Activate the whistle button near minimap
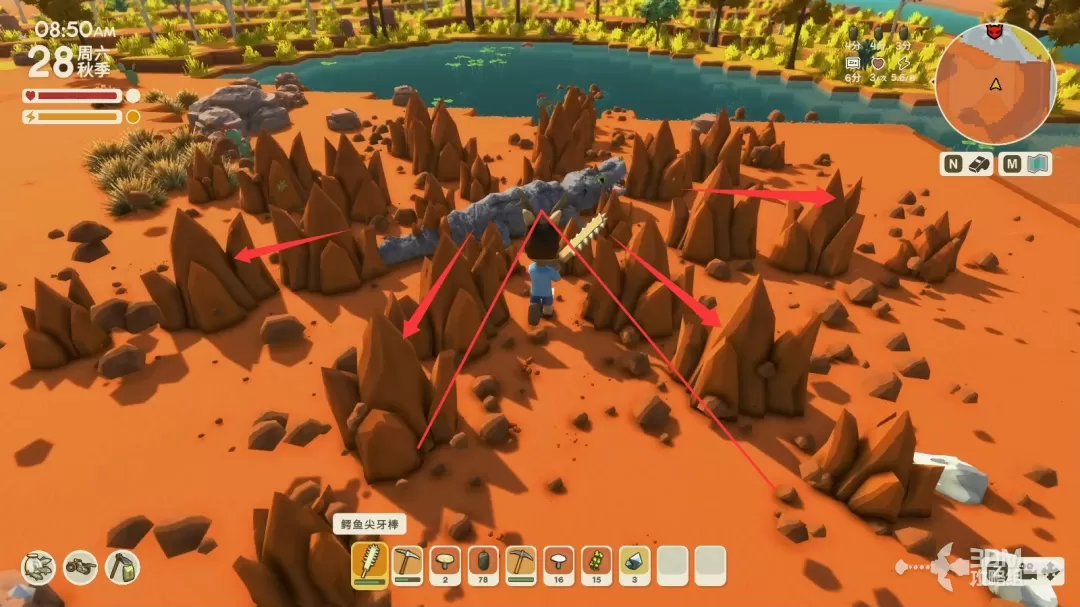The image size is (1080, 607). [x=979, y=164]
